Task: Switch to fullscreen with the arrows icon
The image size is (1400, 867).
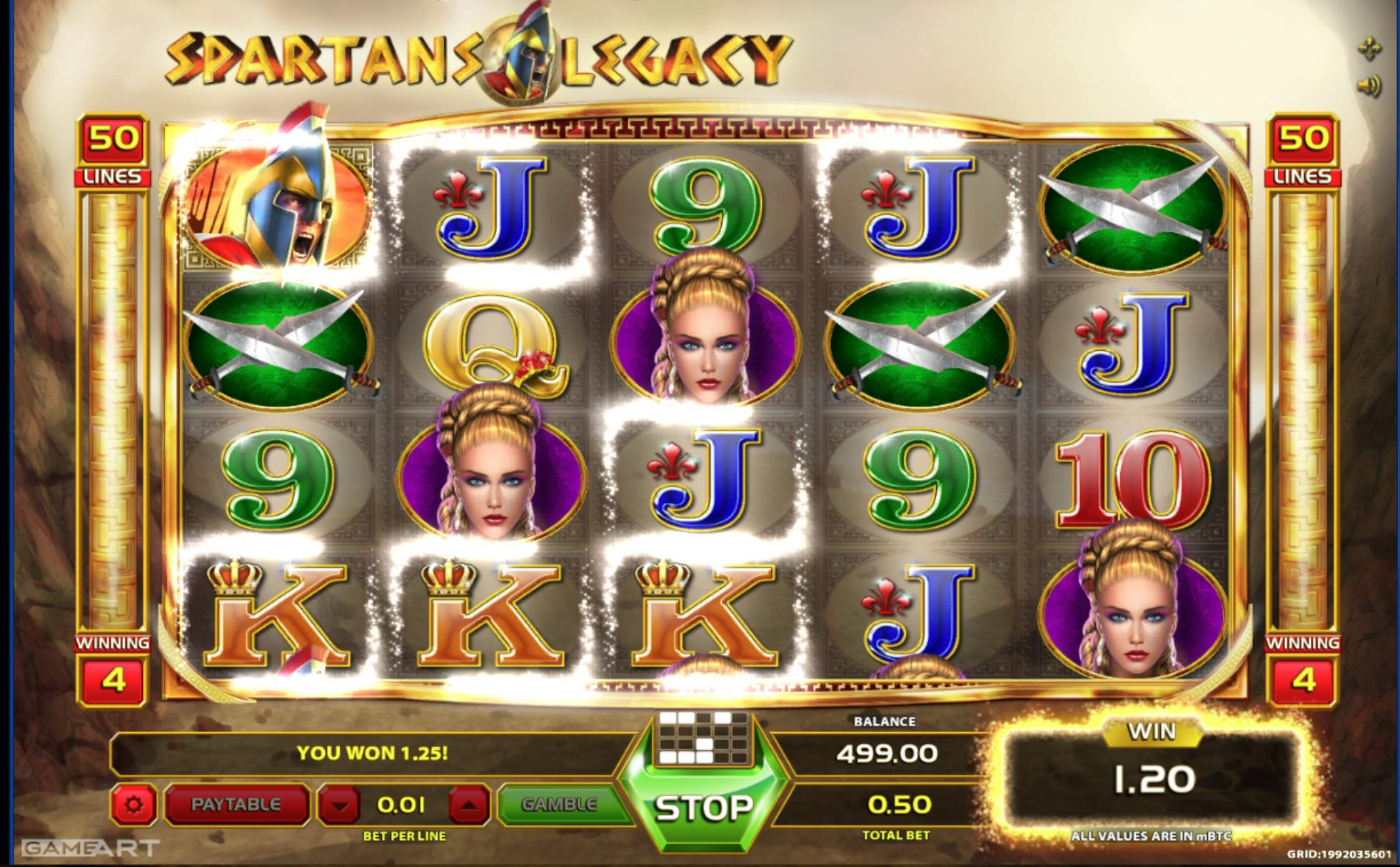Action: [1369, 49]
